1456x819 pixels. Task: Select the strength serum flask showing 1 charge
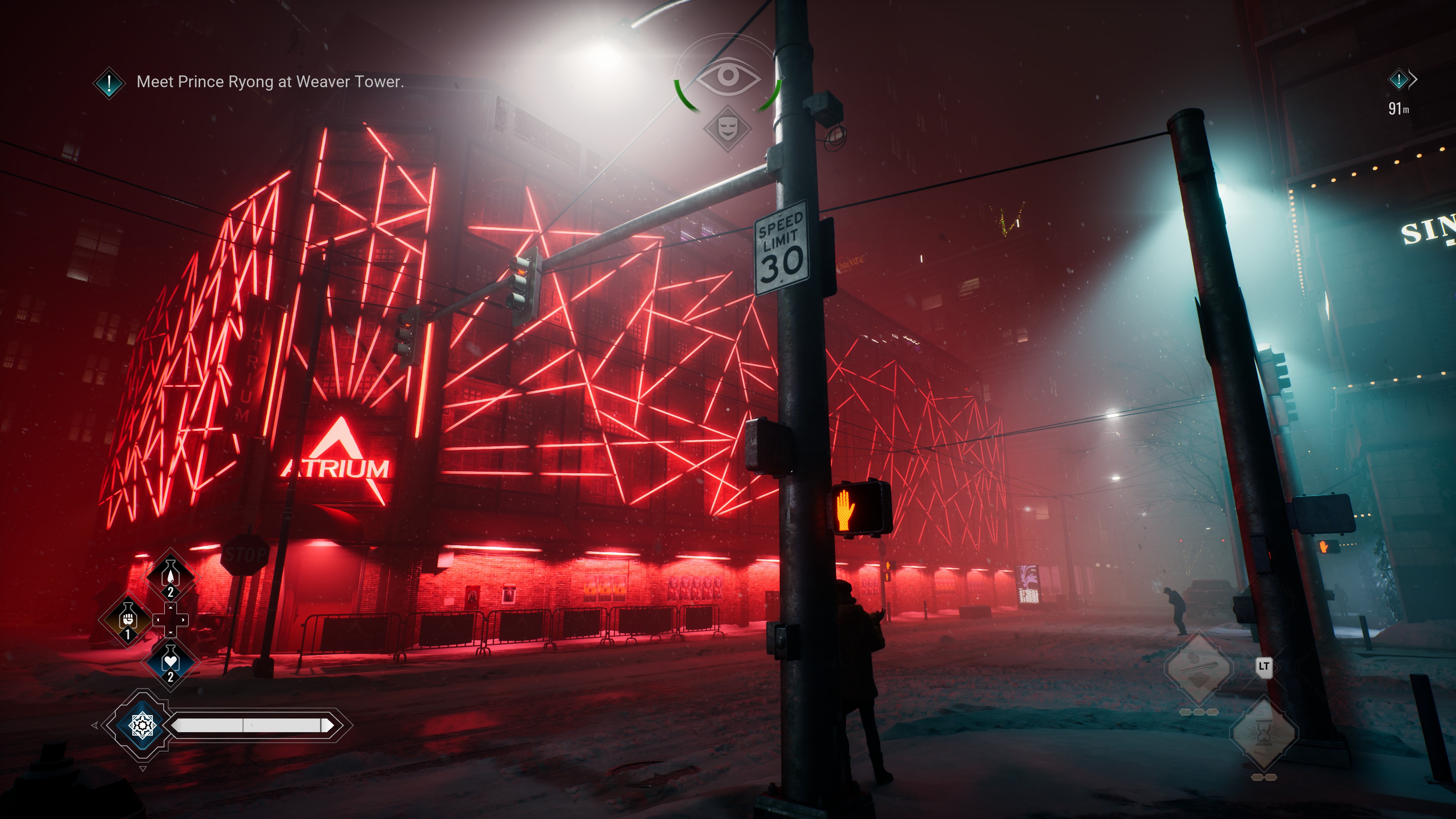click(x=129, y=619)
